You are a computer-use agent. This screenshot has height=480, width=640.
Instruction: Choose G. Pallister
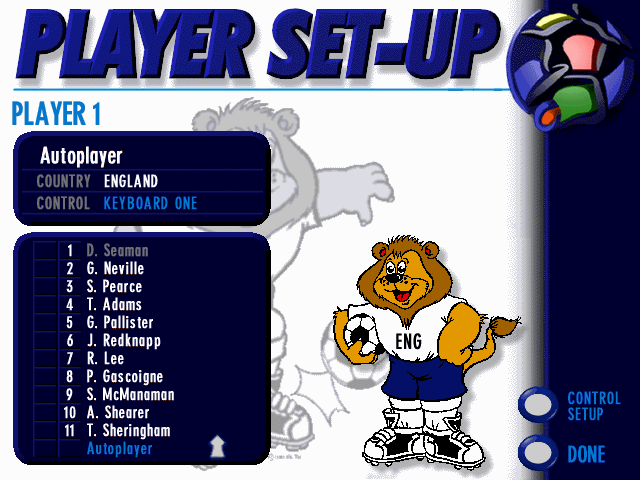pos(118,323)
